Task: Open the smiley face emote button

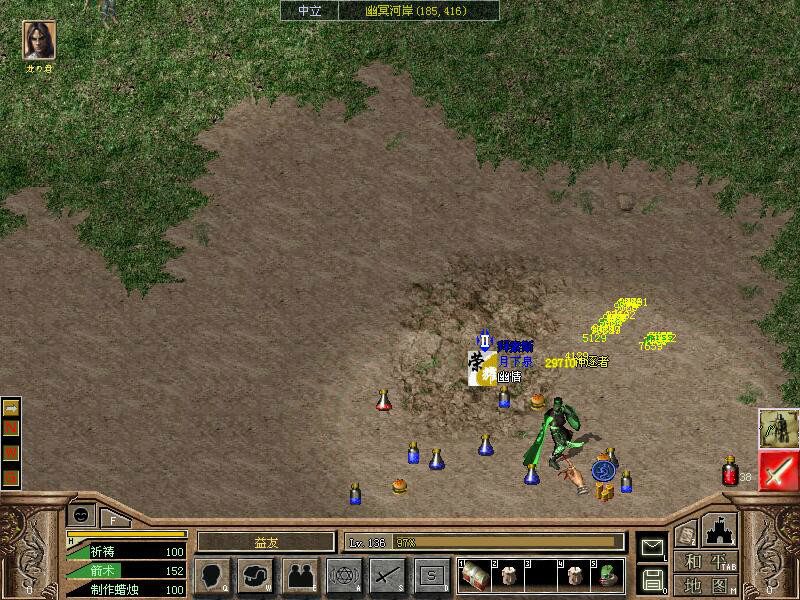Action: [x=80, y=513]
